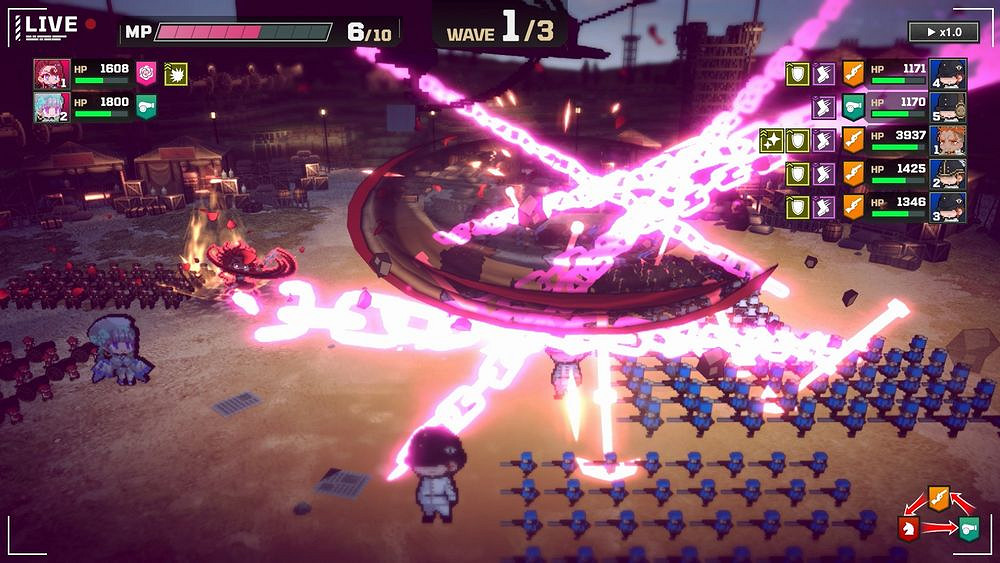Click the rifle badge in the advantage triangle
The image size is (1000, 563).
(x=937, y=495)
